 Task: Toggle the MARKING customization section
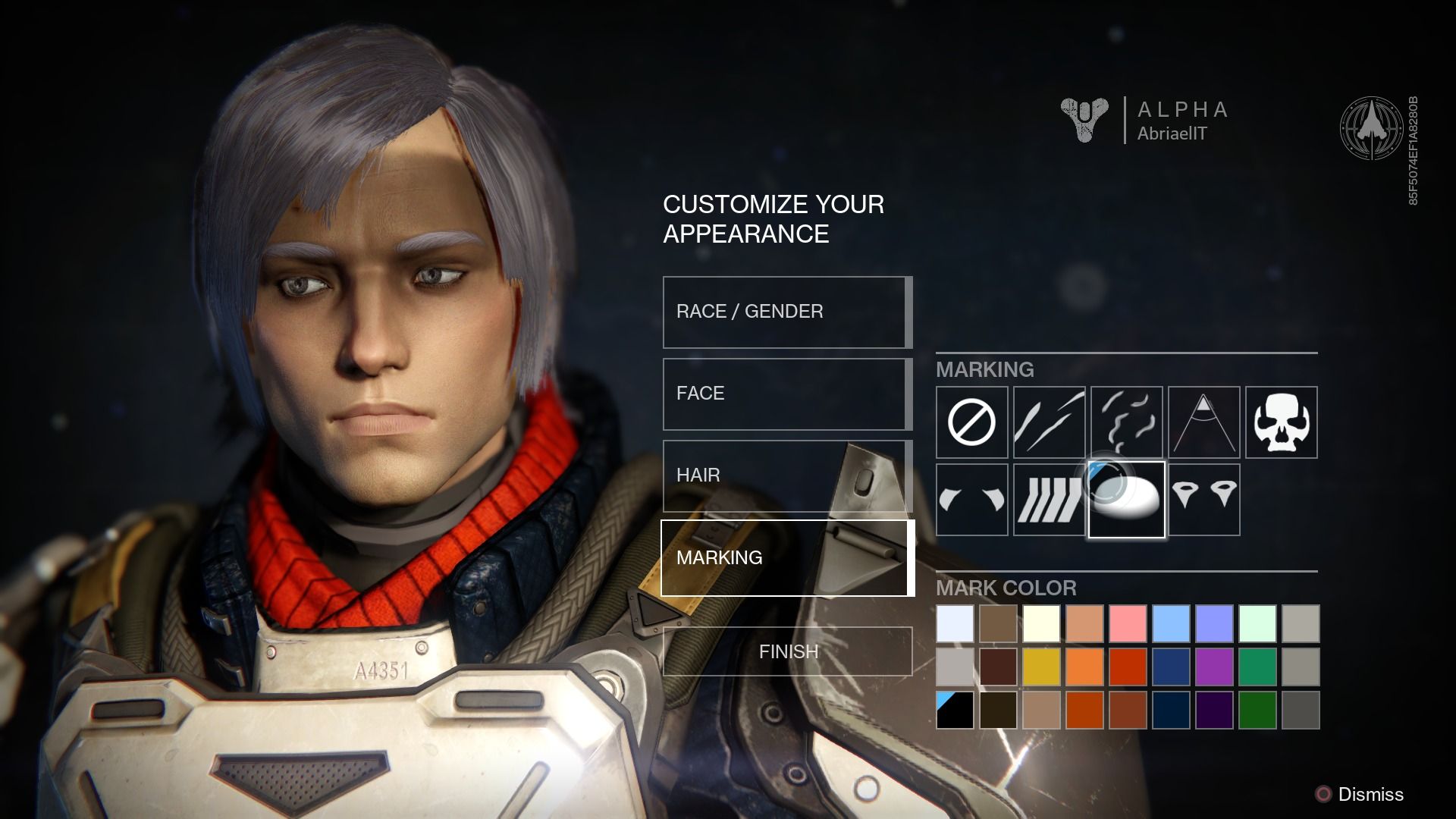pyautogui.click(x=785, y=557)
